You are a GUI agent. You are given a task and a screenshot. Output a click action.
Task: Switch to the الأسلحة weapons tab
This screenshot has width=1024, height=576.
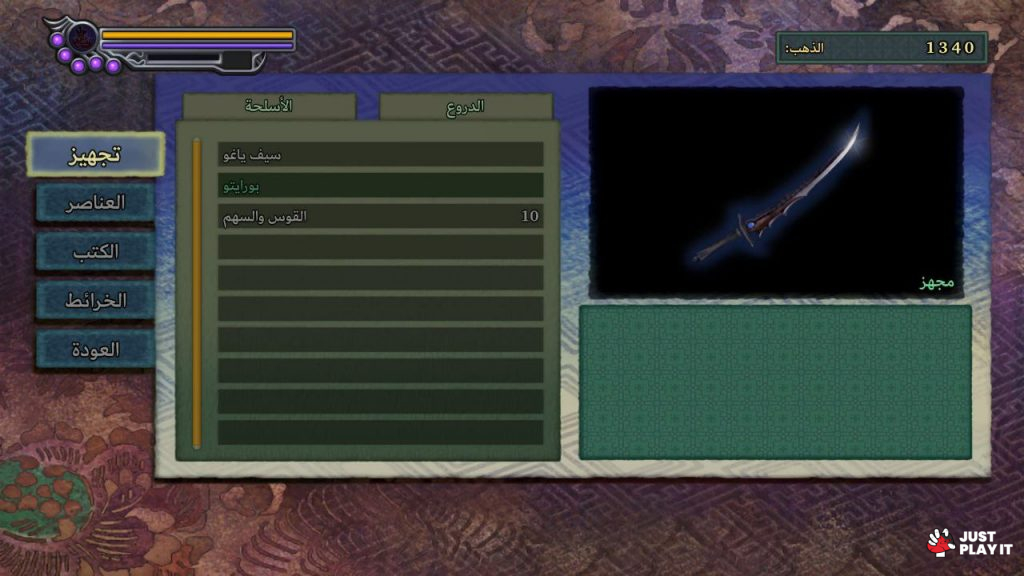tap(268, 106)
